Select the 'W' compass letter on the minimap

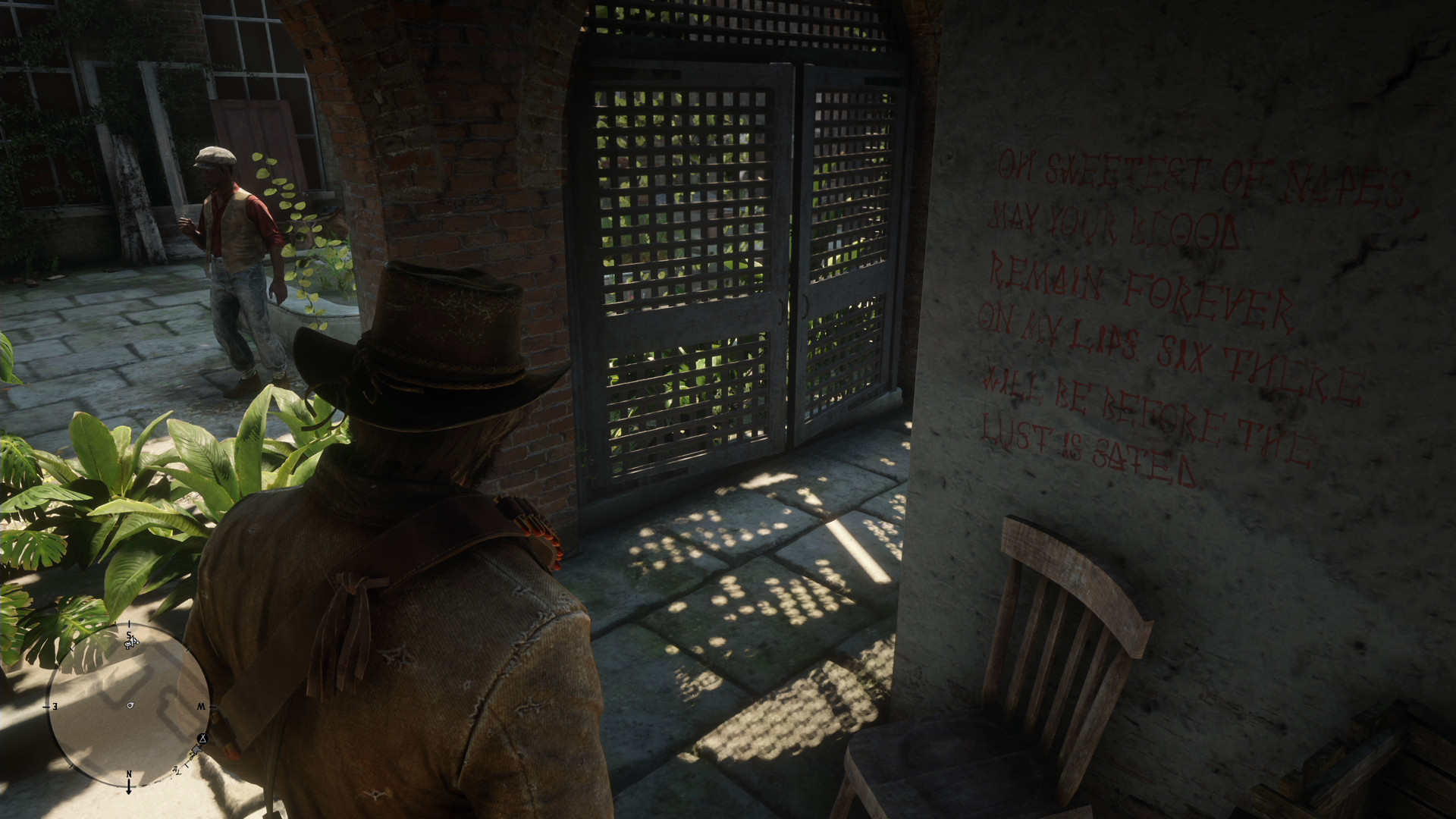click(202, 706)
